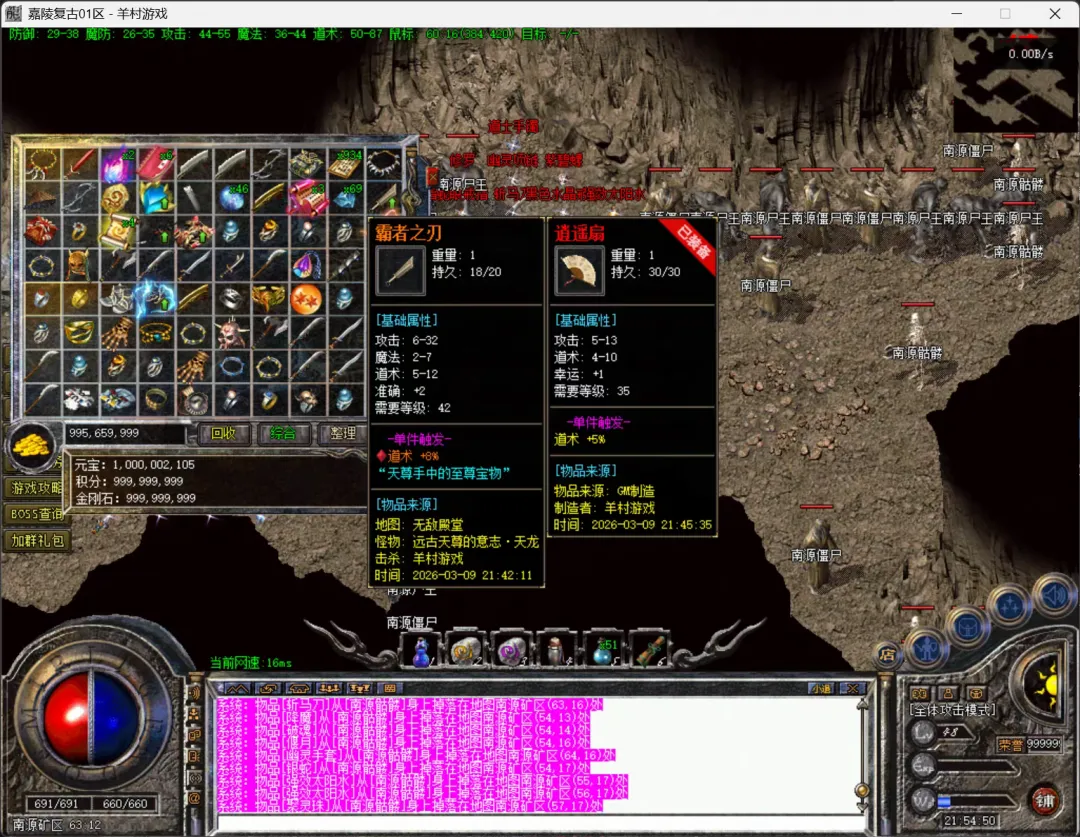Sort the bag with the 整理 button
Viewport: 1080px width, 837px height.
[x=342, y=433]
